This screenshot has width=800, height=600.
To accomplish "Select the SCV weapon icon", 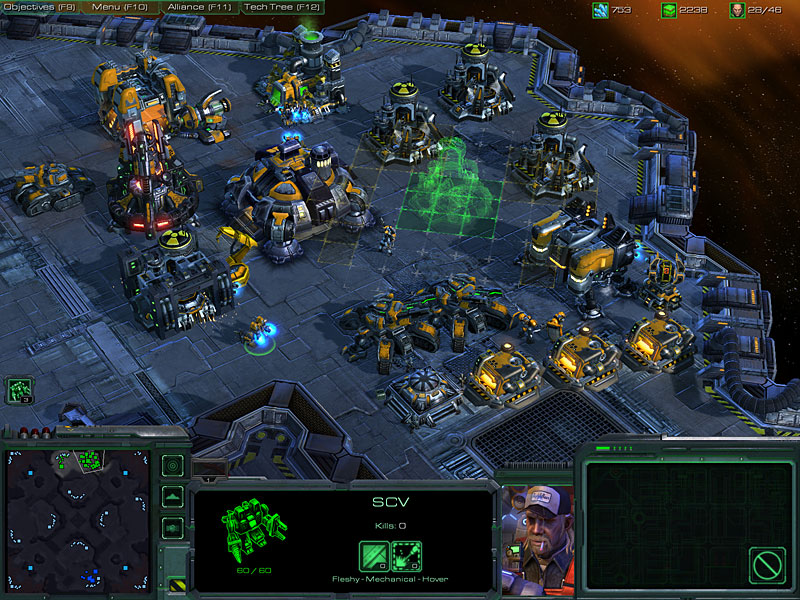I will click(x=406, y=556).
